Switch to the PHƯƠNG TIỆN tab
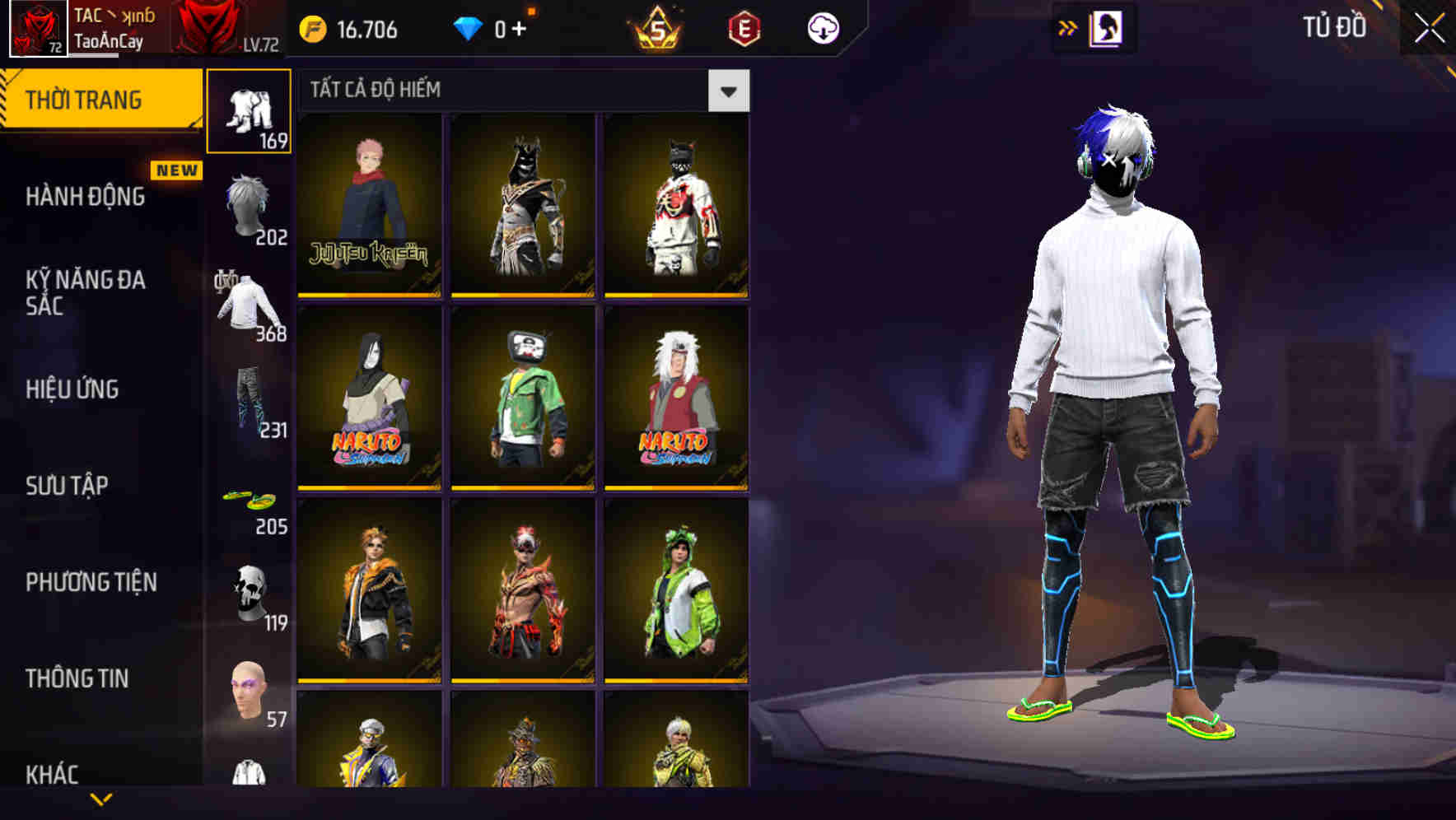Image resolution: width=1456 pixels, height=820 pixels. (x=91, y=581)
